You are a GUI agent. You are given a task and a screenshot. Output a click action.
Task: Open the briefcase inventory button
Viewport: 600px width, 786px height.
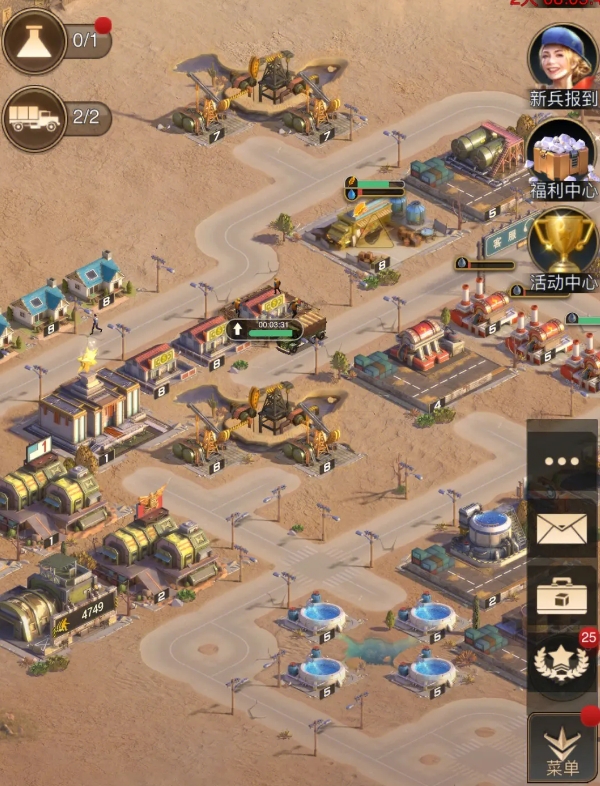point(562,598)
